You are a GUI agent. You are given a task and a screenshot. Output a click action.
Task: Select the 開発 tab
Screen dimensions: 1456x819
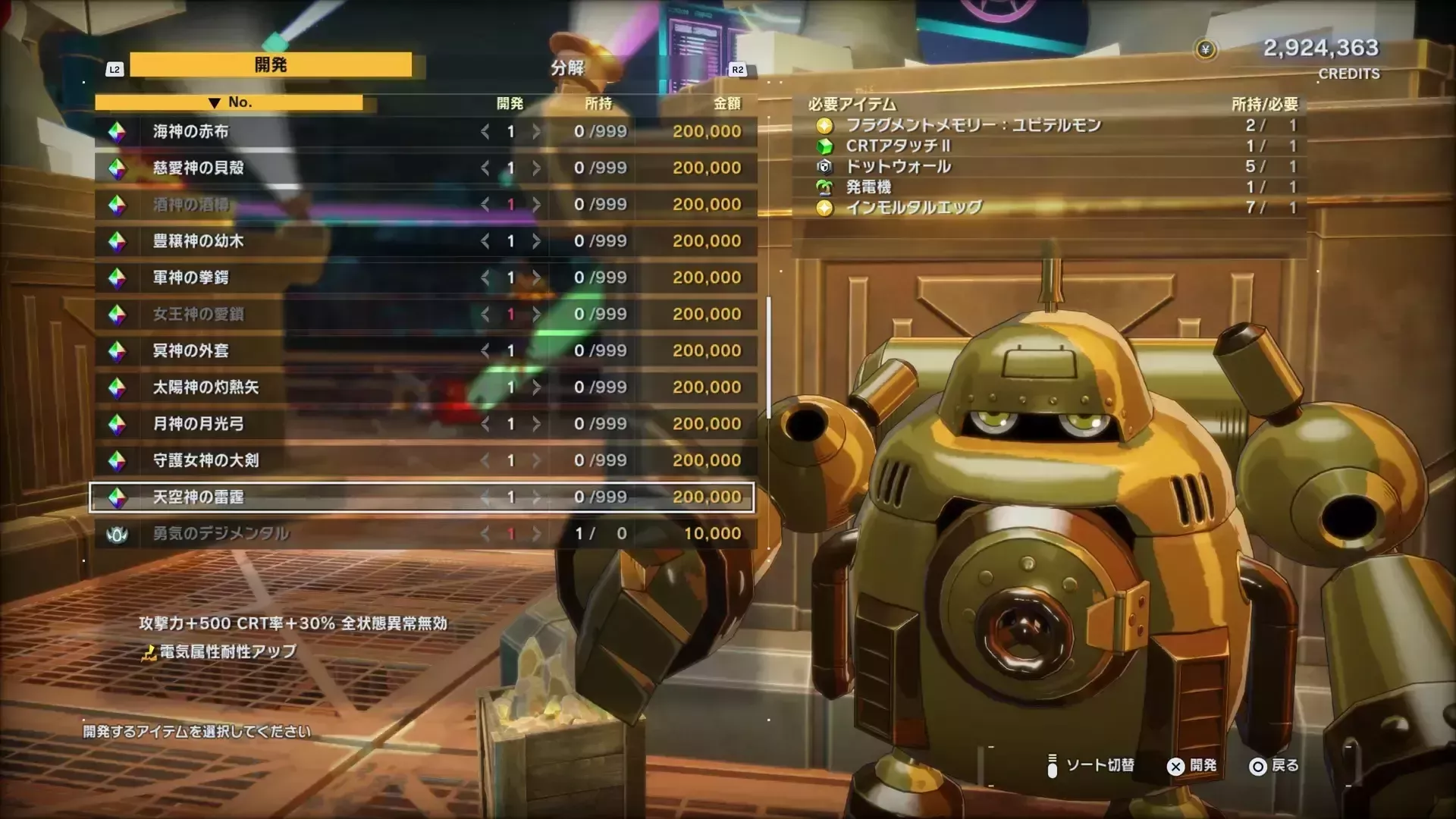click(x=271, y=64)
